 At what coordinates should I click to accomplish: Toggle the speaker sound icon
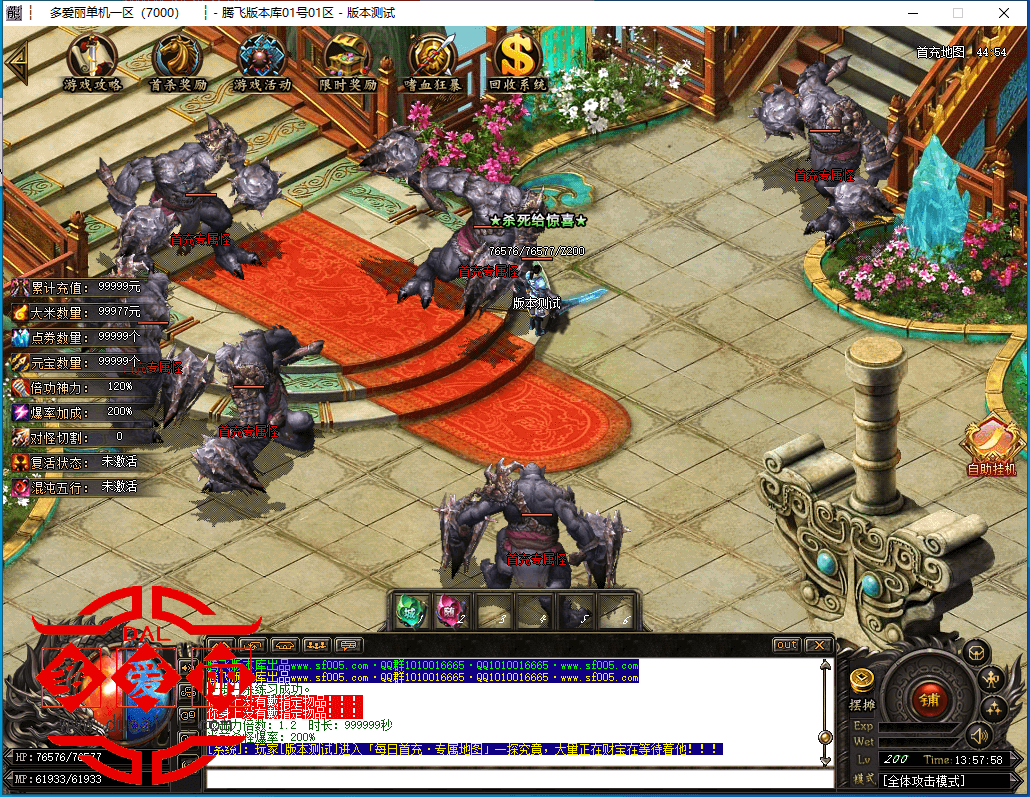[x=978, y=737]
